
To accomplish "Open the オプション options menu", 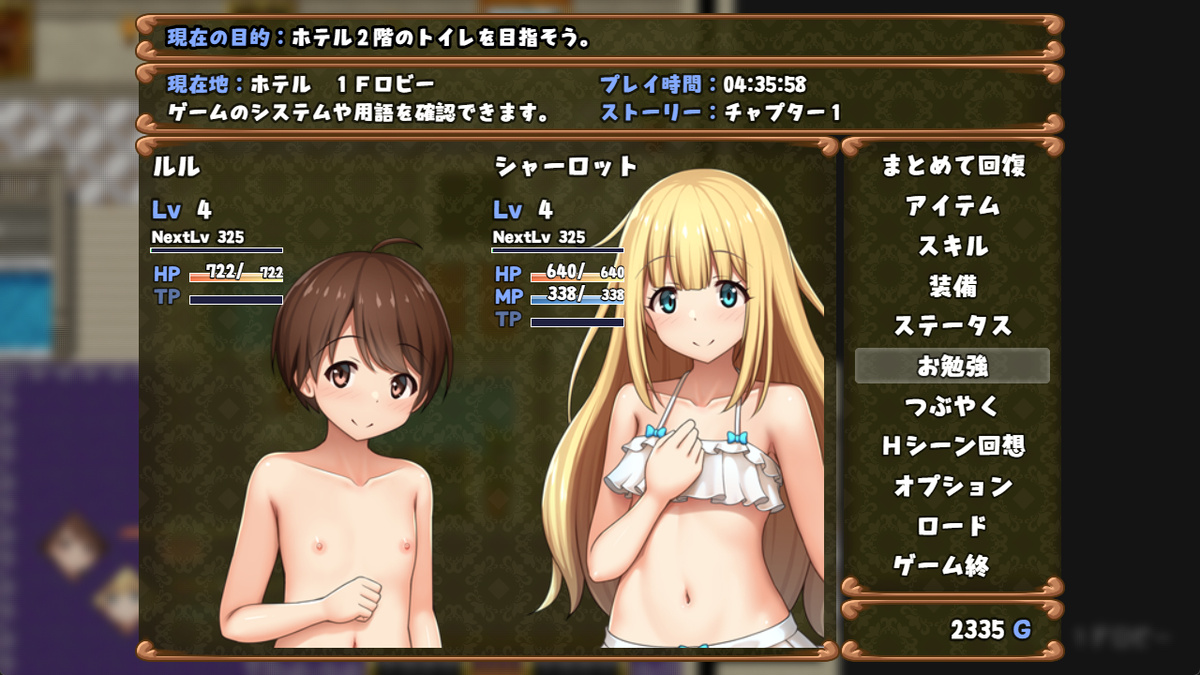I will (952, 486).
